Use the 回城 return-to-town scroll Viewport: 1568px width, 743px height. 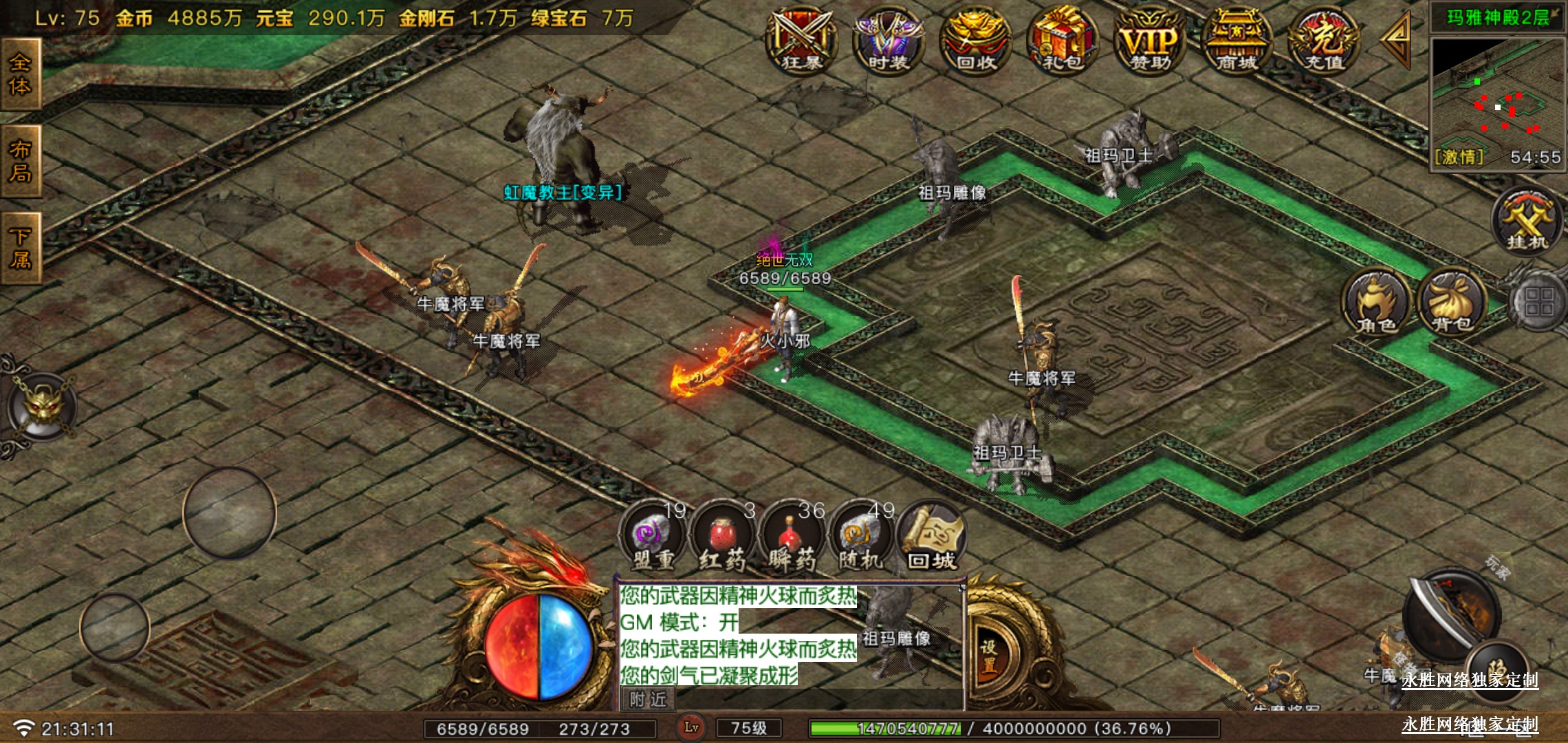932,538
